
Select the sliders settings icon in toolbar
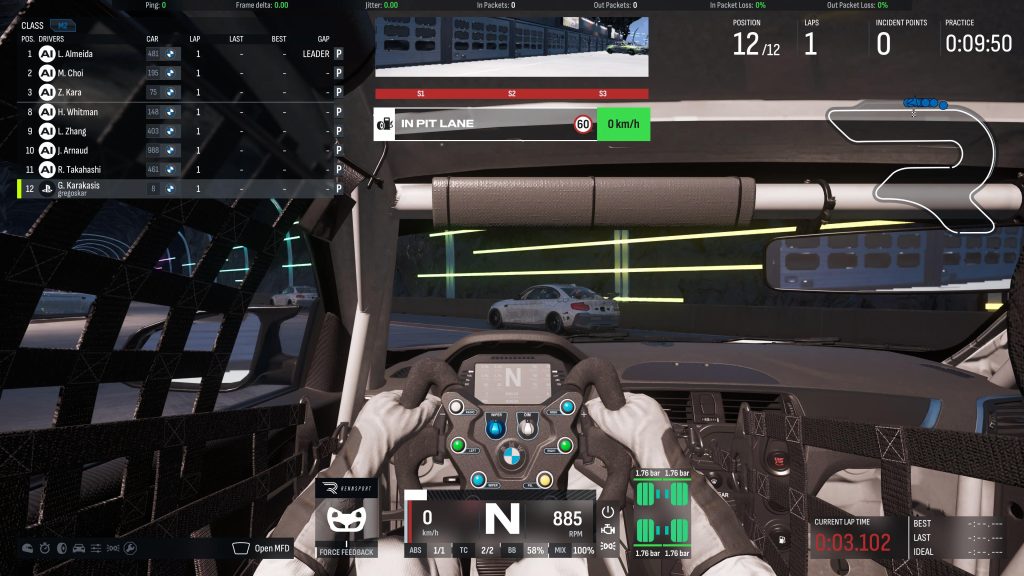pyautogui.click(x=96, y=548)
